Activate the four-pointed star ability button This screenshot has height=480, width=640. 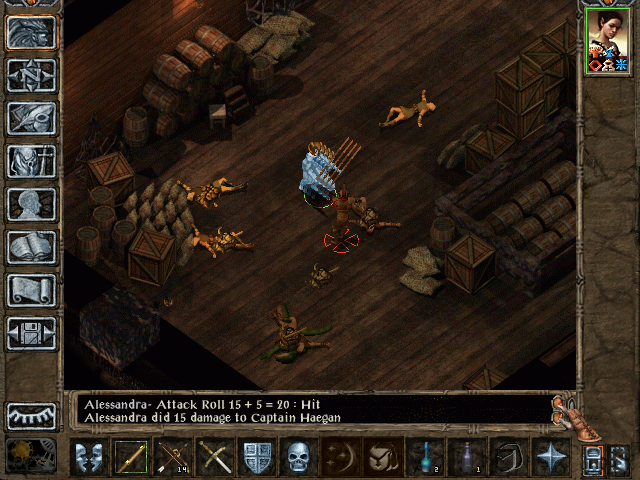551,457
